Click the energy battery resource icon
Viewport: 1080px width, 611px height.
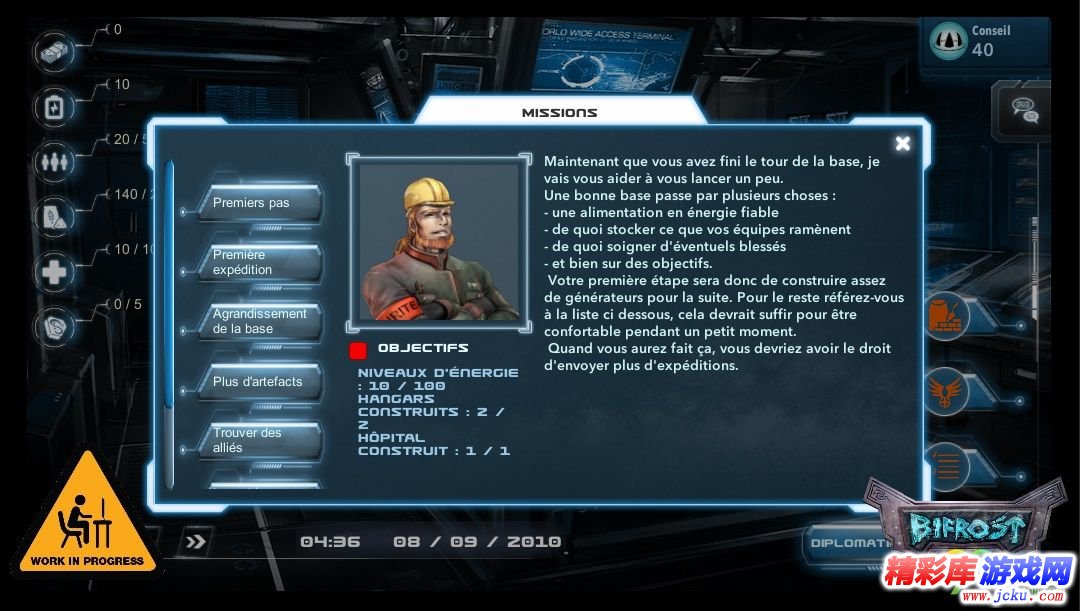coord(54,105)
